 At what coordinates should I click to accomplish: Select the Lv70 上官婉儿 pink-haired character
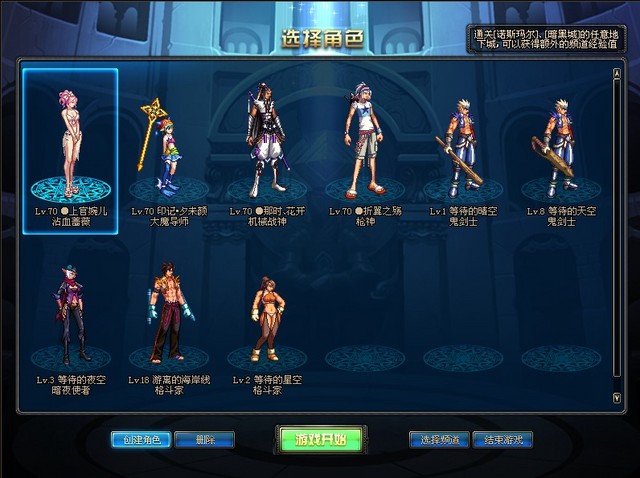coord(70,150)
